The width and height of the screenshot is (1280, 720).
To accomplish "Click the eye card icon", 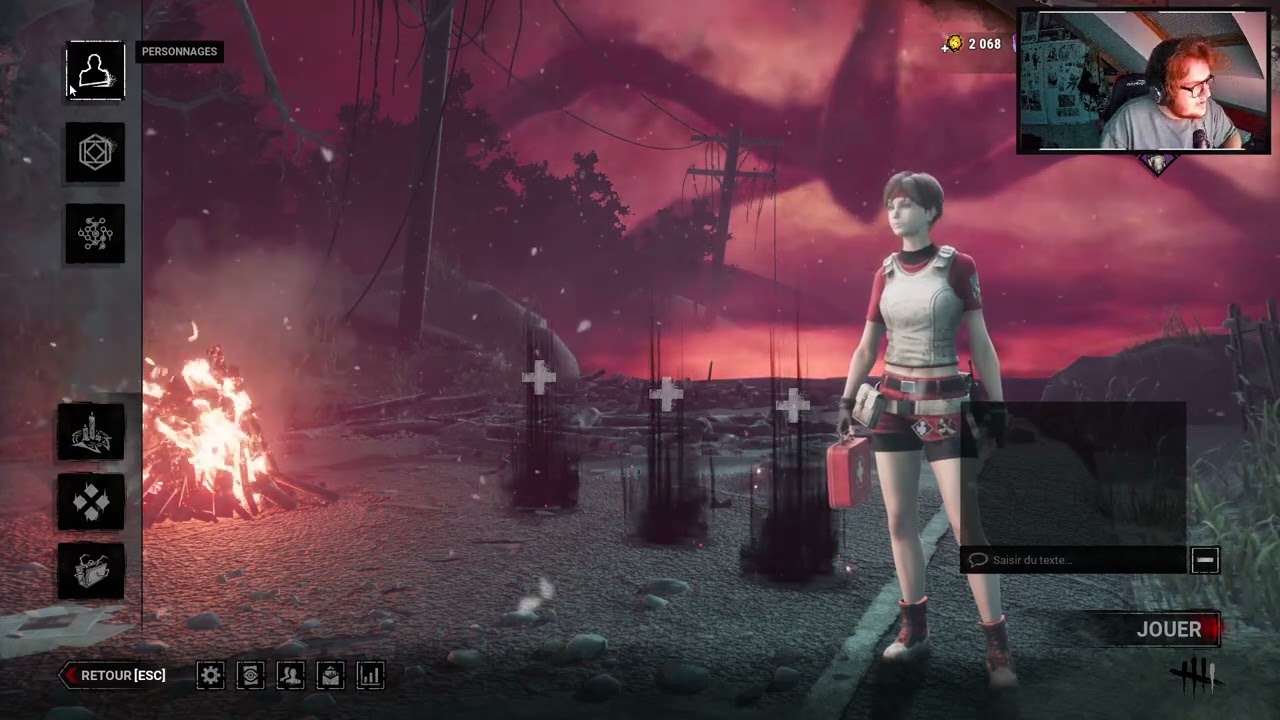I will pyautogui.click(x=250, y=675).
